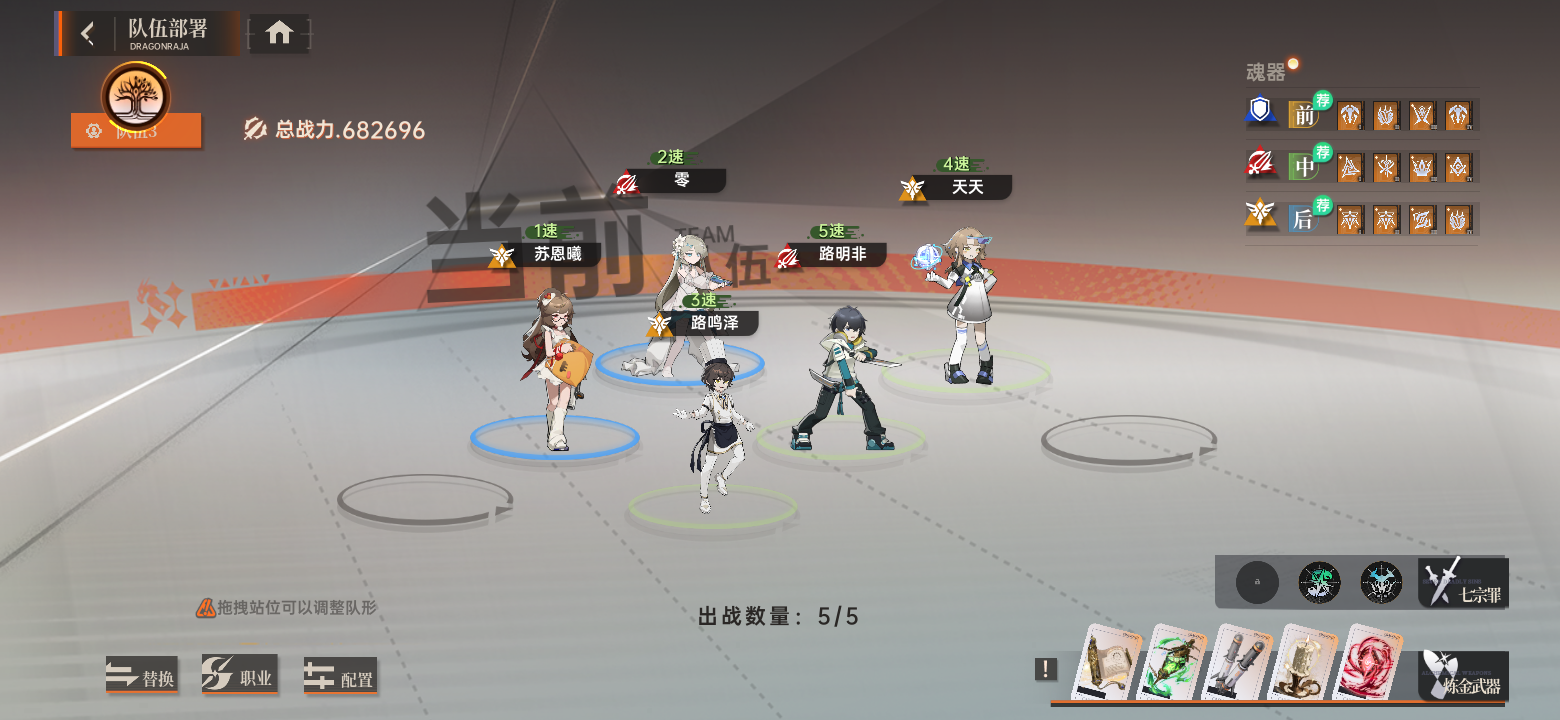Select the green sigil Seven Deadly Sins slot
1560x720 pixels.
1319,582
